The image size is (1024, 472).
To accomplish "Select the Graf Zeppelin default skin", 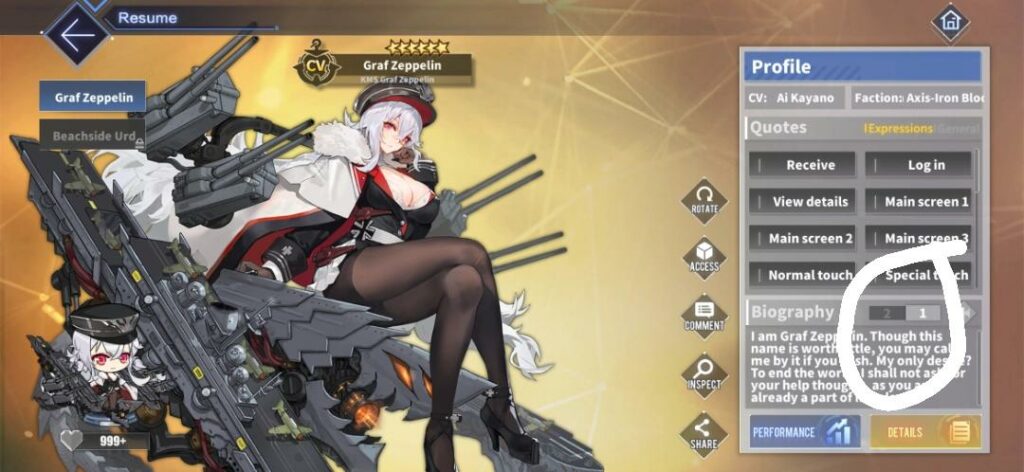I will 93,97.
